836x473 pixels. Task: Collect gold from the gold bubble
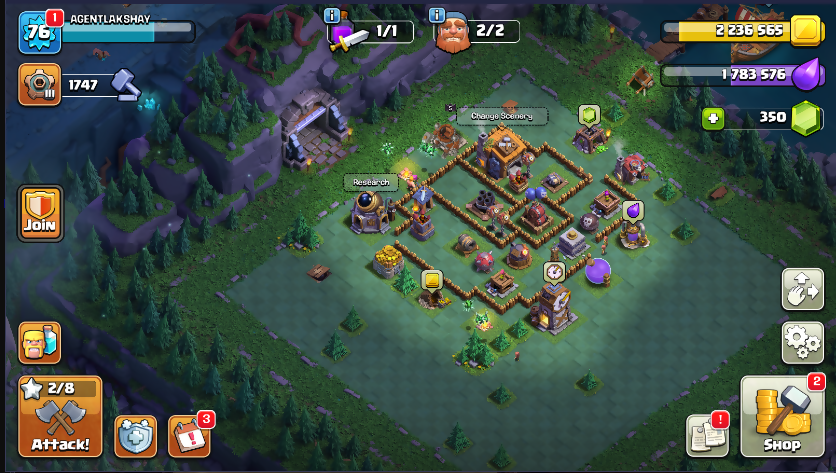[432, 280]
